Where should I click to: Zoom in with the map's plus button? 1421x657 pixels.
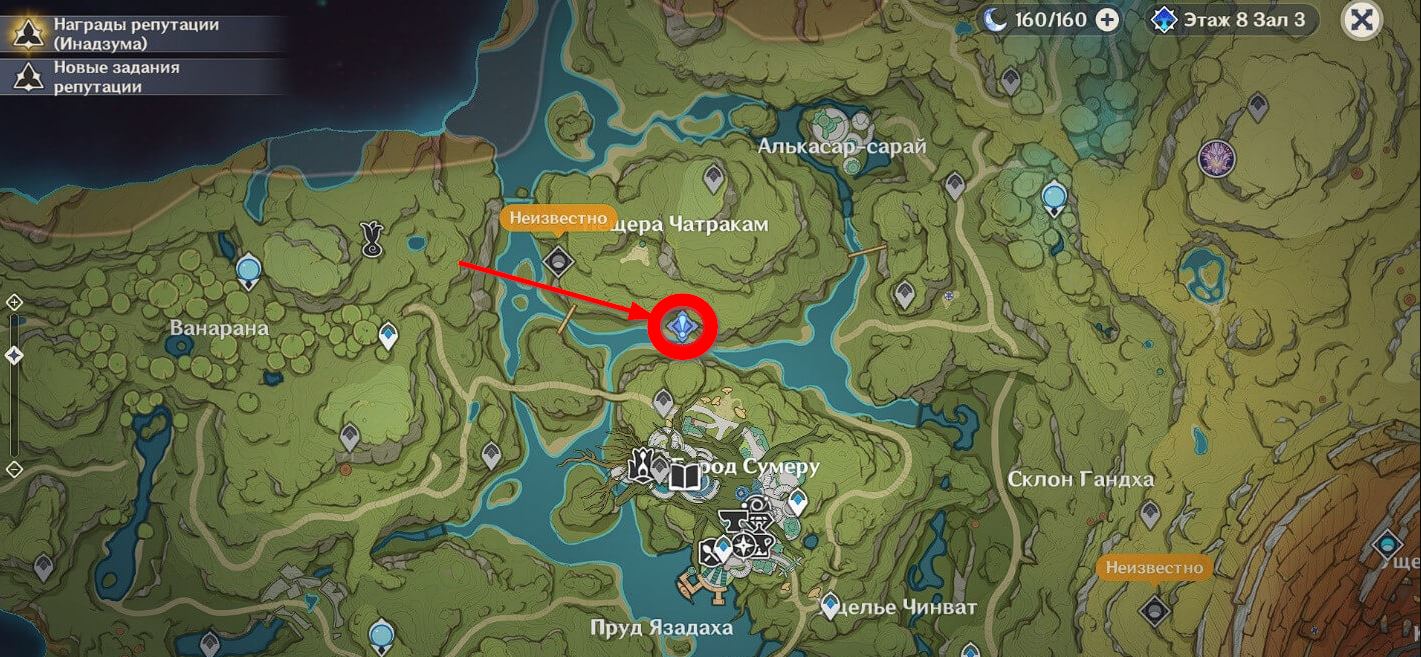(14, 302)
